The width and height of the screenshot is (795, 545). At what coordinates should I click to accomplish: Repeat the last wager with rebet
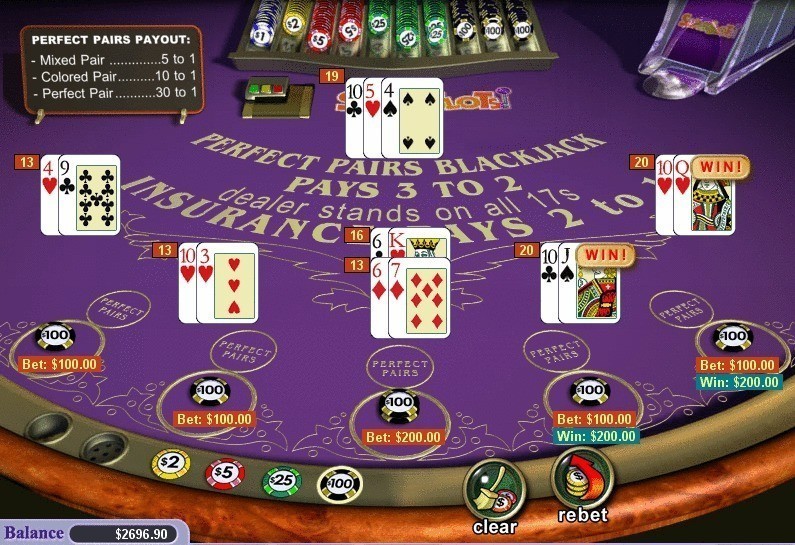click(581, 480)
